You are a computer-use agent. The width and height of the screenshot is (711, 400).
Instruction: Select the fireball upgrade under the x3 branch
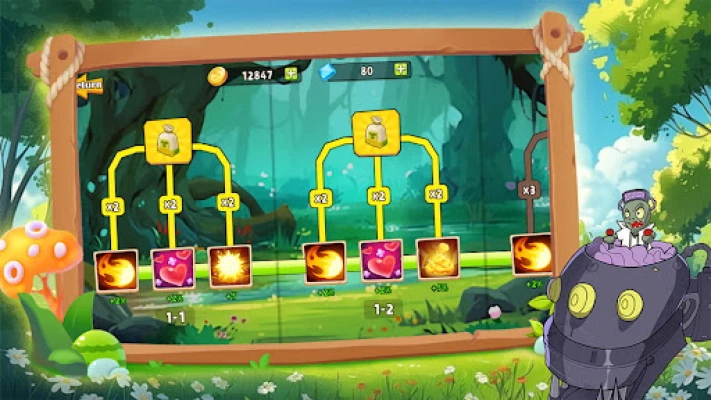tap(532, 253)
